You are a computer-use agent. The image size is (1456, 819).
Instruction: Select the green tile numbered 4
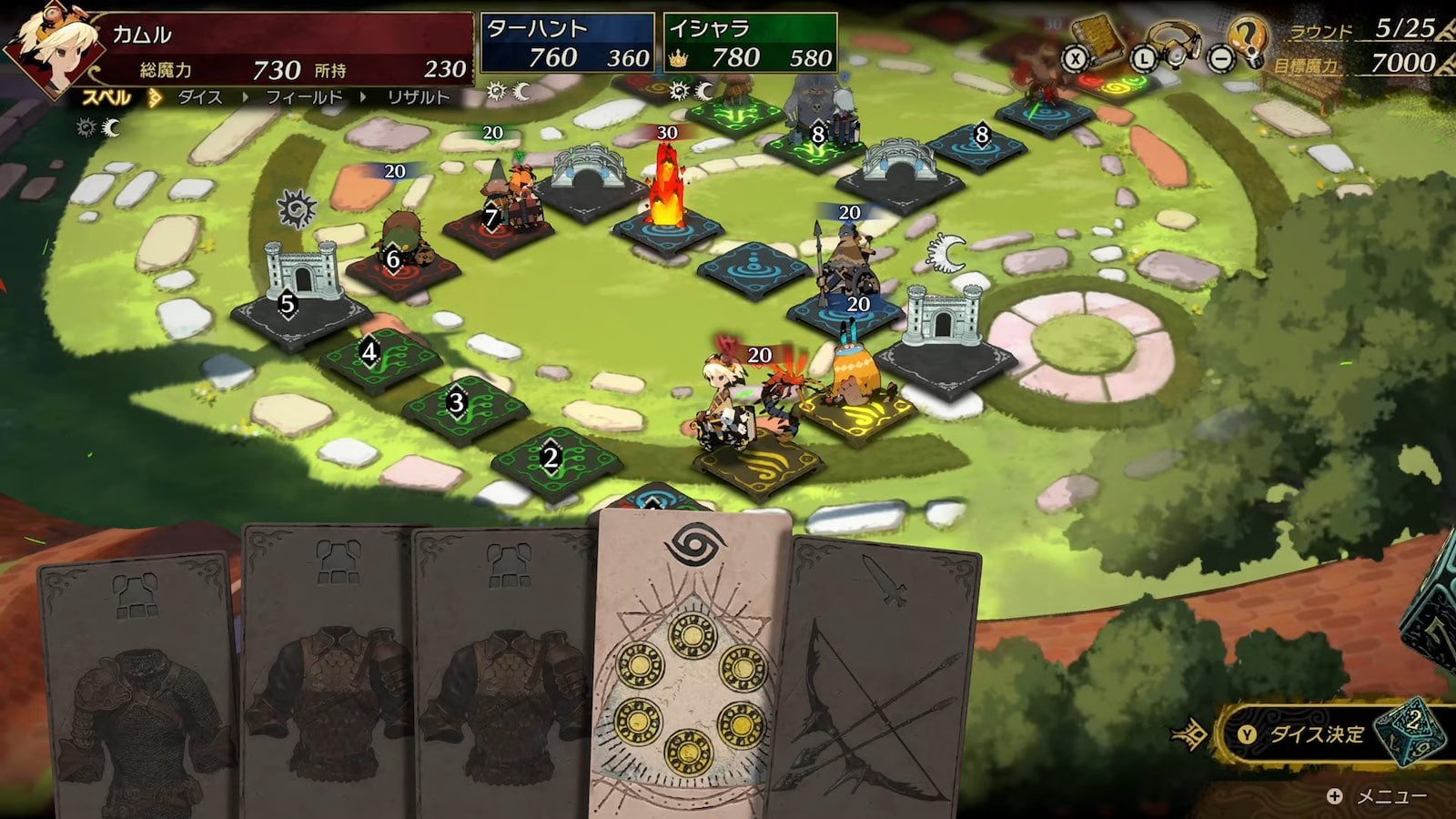point(369,352)
